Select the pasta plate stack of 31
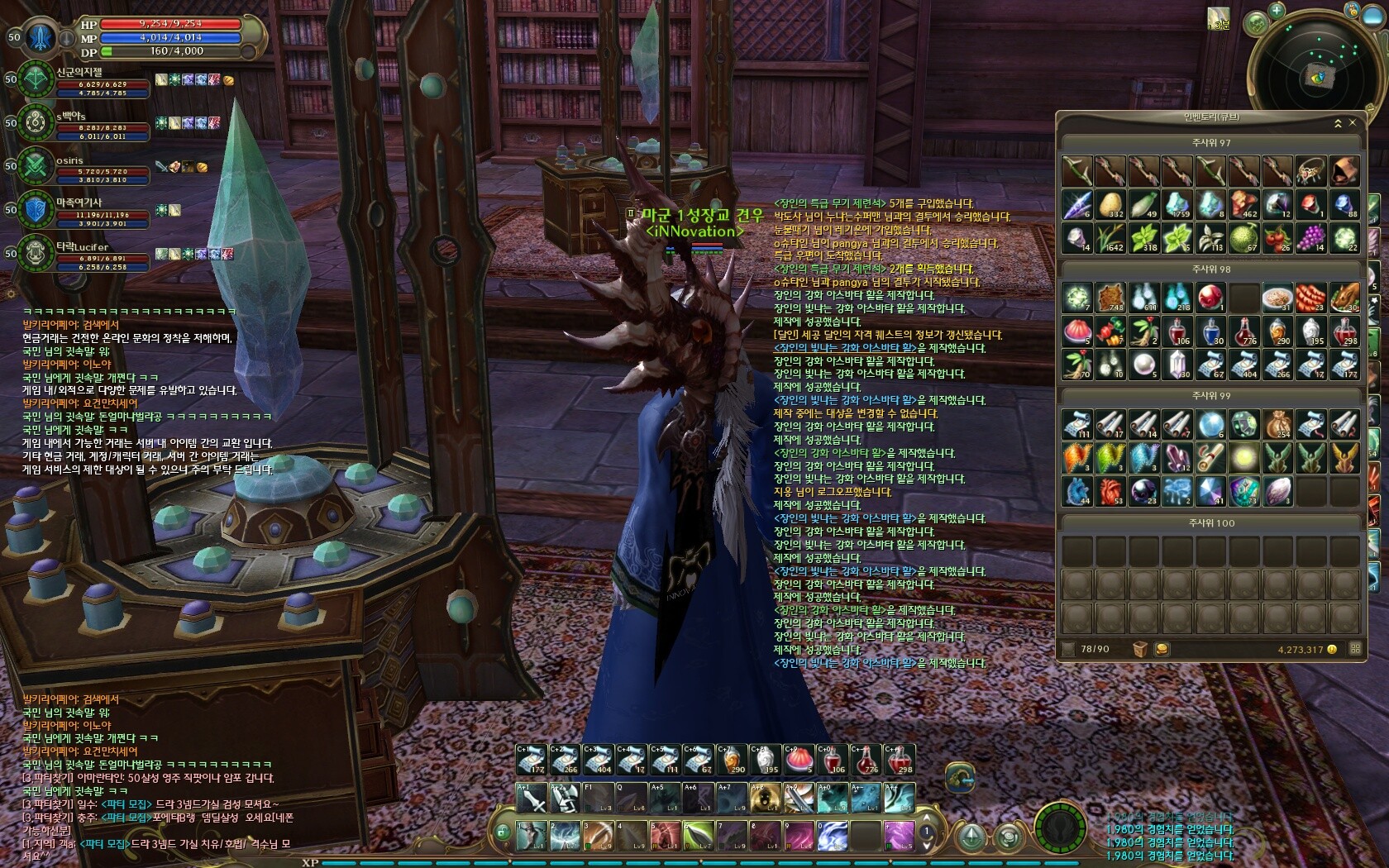Image resolution: width=1389 pixels, height=868 pixels. pos(1277,298)
